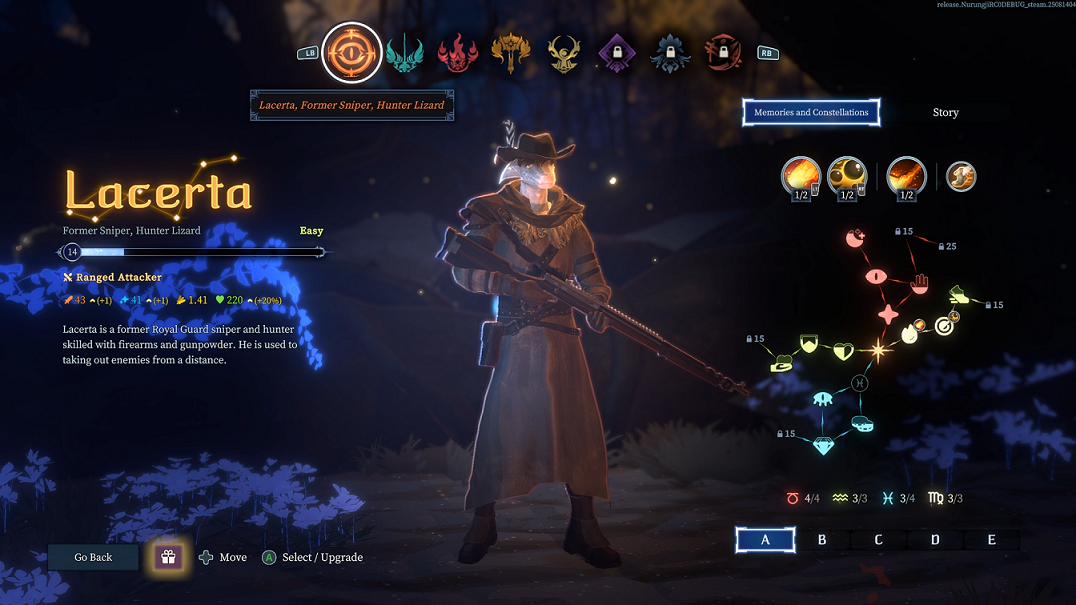The width and height of the screenshot is (1076, 605).
Task: Switch to constellation loadout D
Action: point(935,540)
